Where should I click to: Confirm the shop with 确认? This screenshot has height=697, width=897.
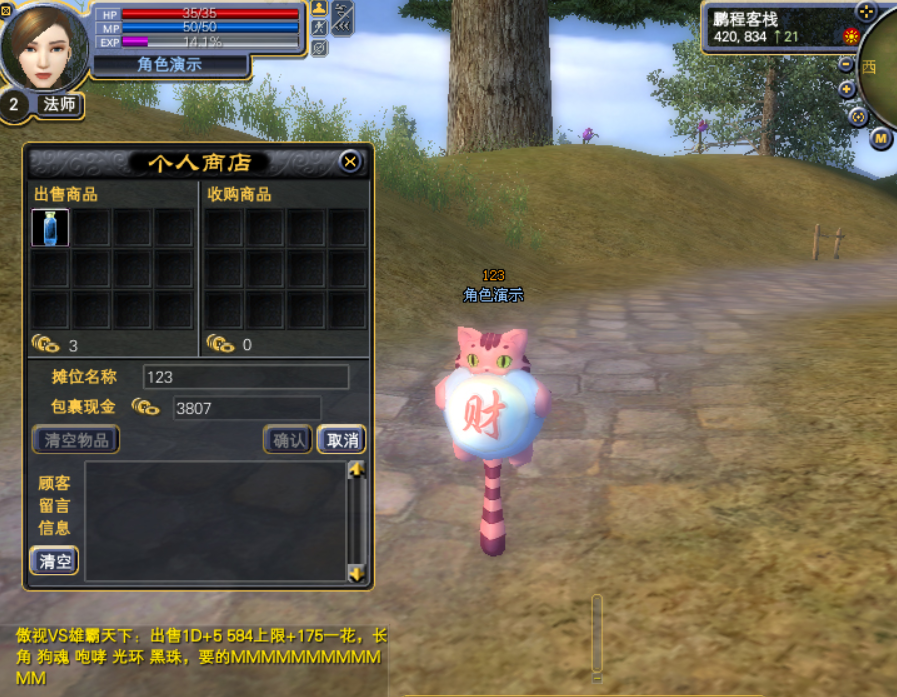pos(288,439)
